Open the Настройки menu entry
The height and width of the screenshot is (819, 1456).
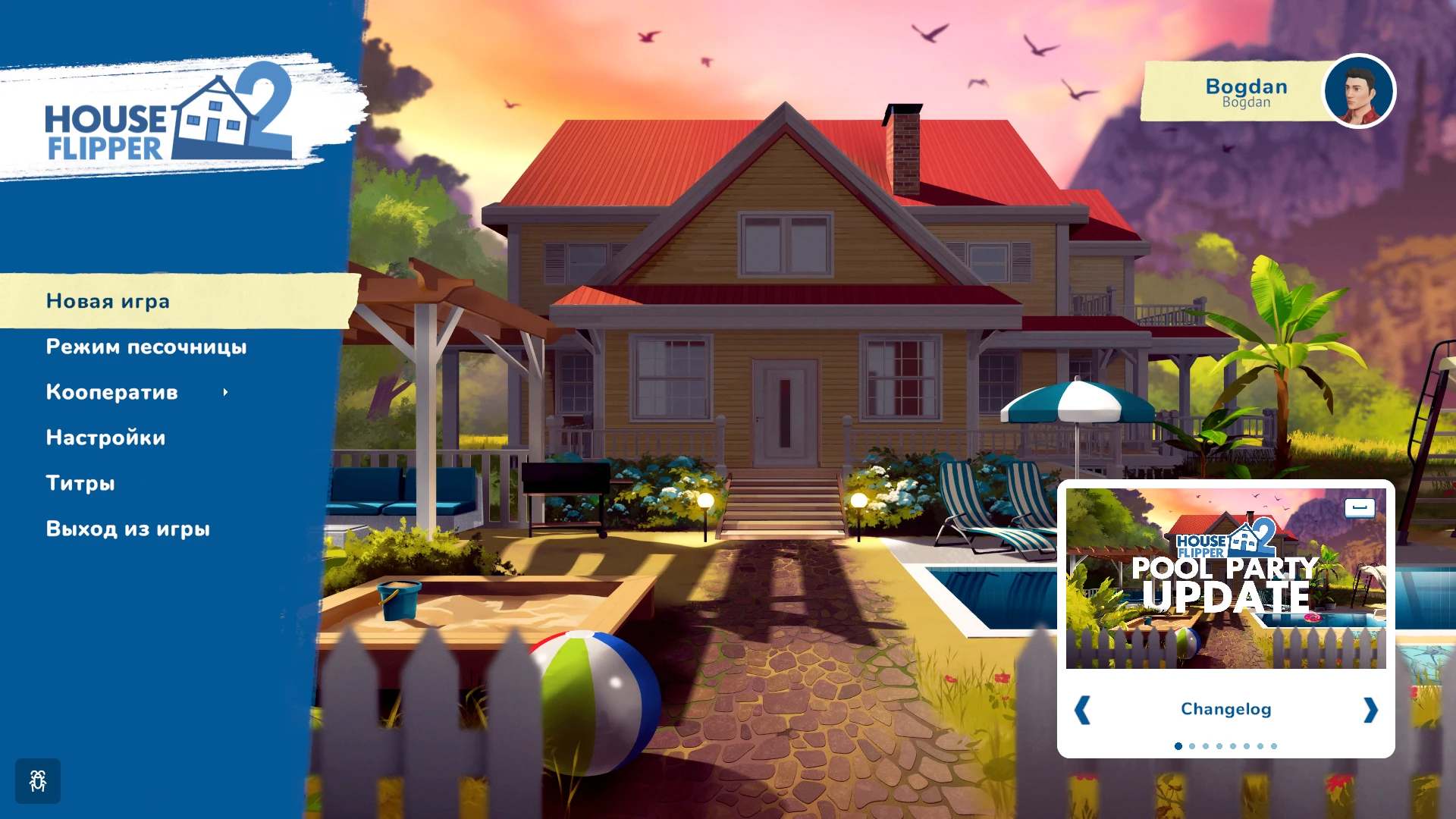tap(106, 438)
